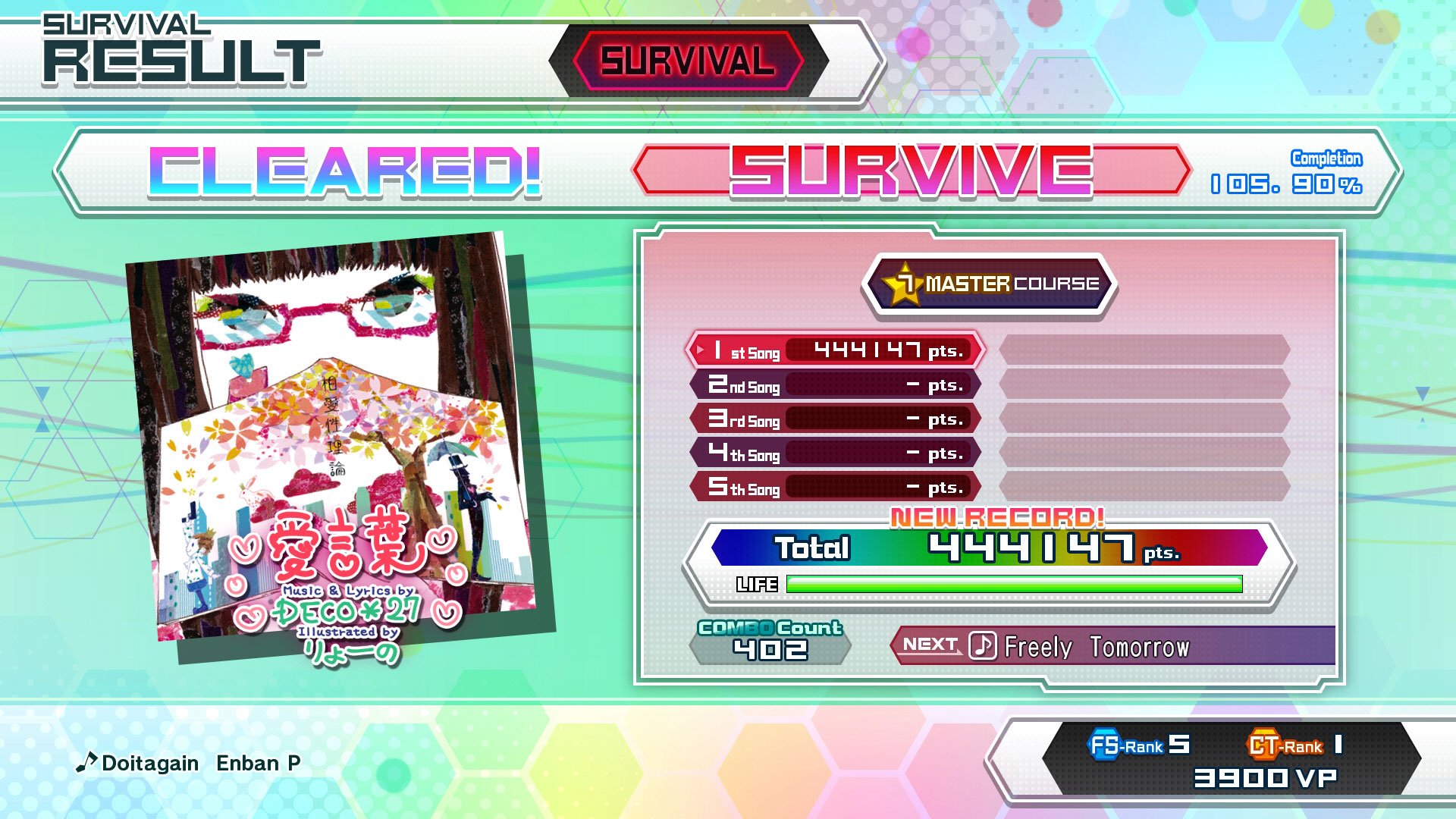Open the SURVIVAL RESULT header menu

174,45
